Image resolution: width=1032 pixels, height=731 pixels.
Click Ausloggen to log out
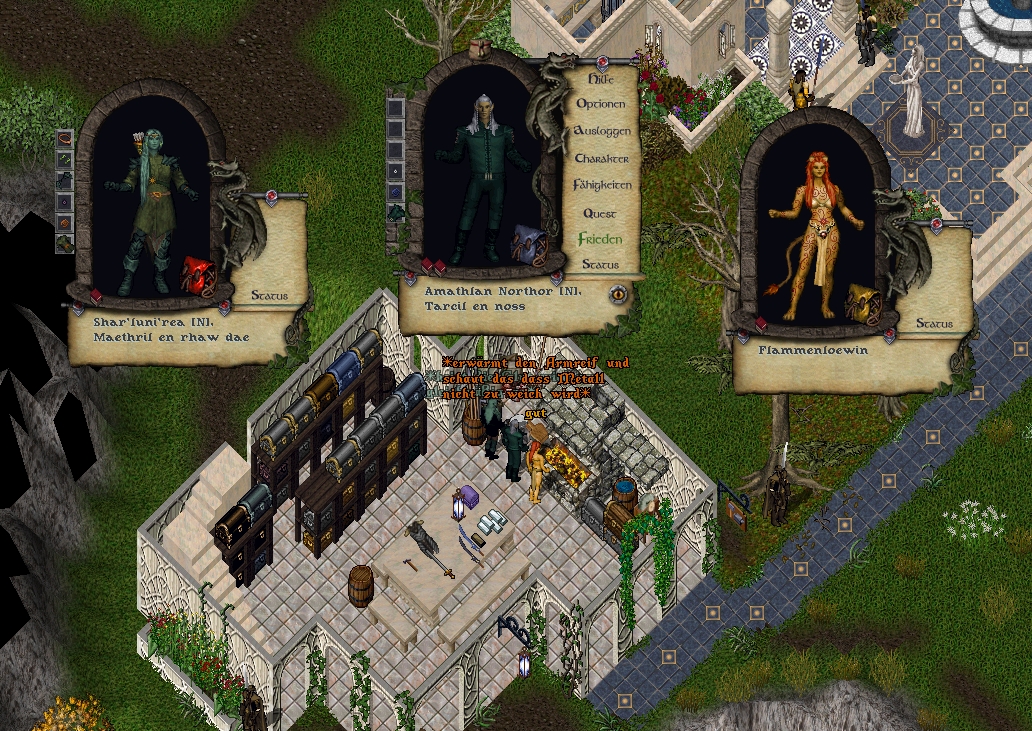602,131
